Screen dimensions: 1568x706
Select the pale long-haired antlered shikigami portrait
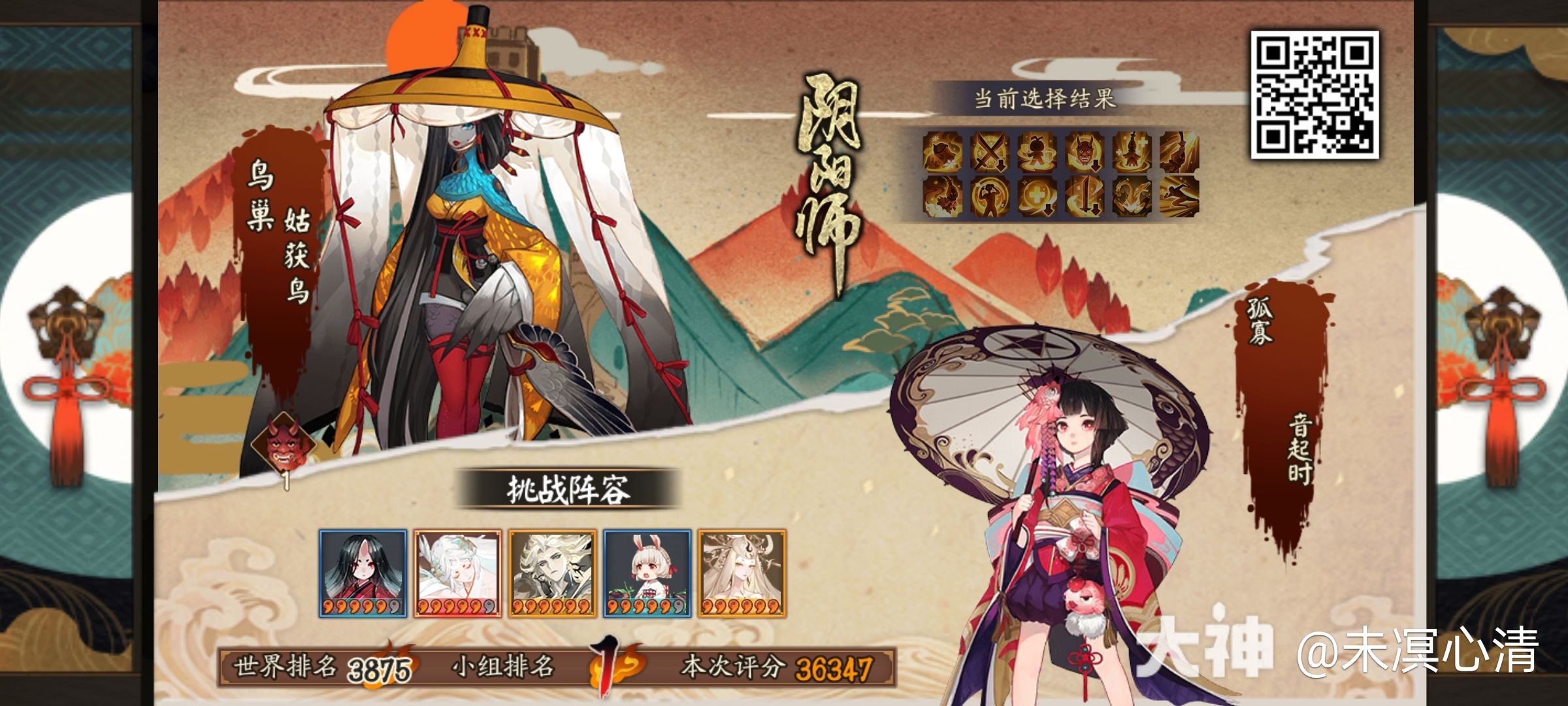click(742, 573)
